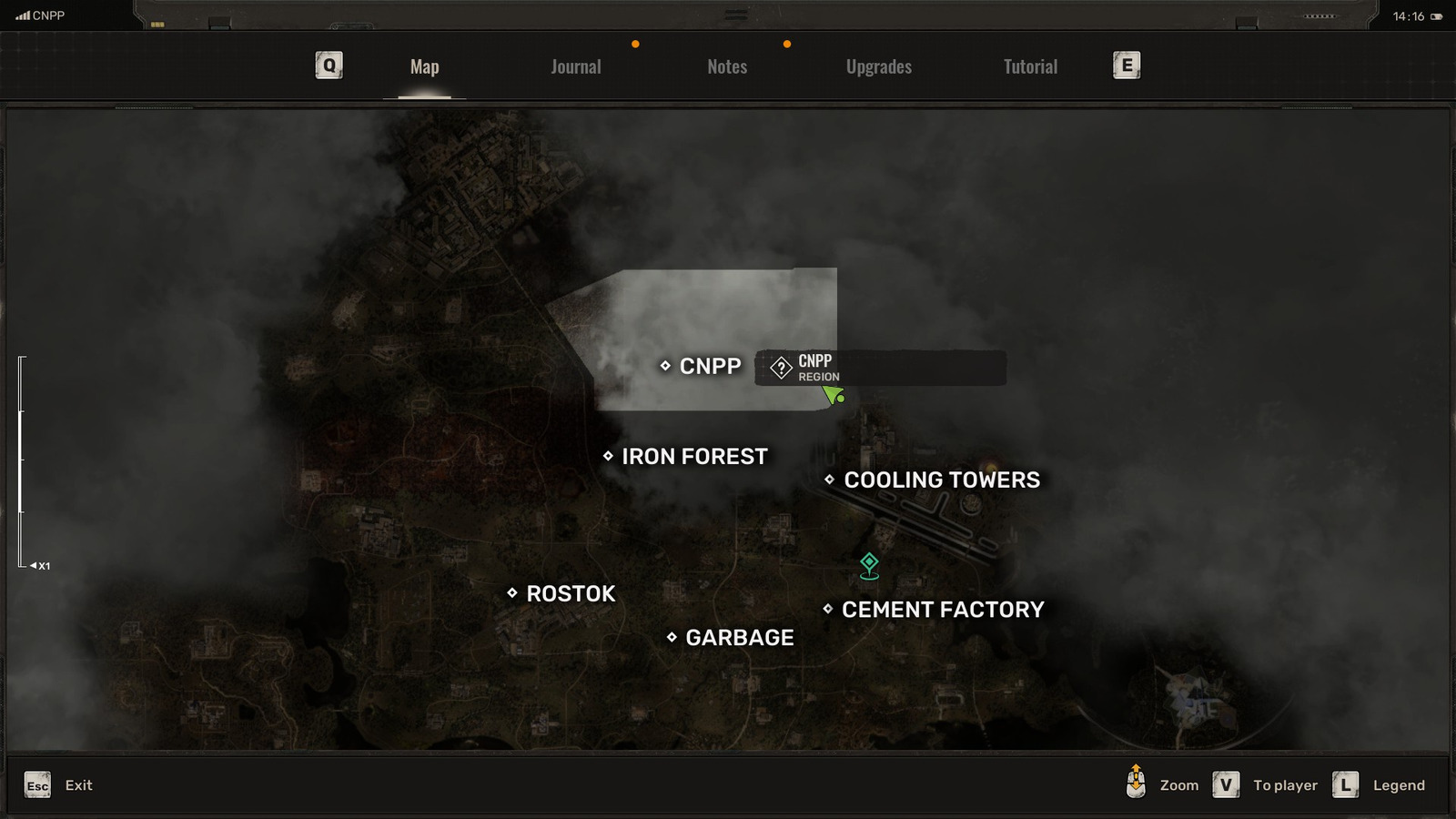Click the green player position arrow
The height and width of the screenshot is (819, 1456).
point(832,393)
